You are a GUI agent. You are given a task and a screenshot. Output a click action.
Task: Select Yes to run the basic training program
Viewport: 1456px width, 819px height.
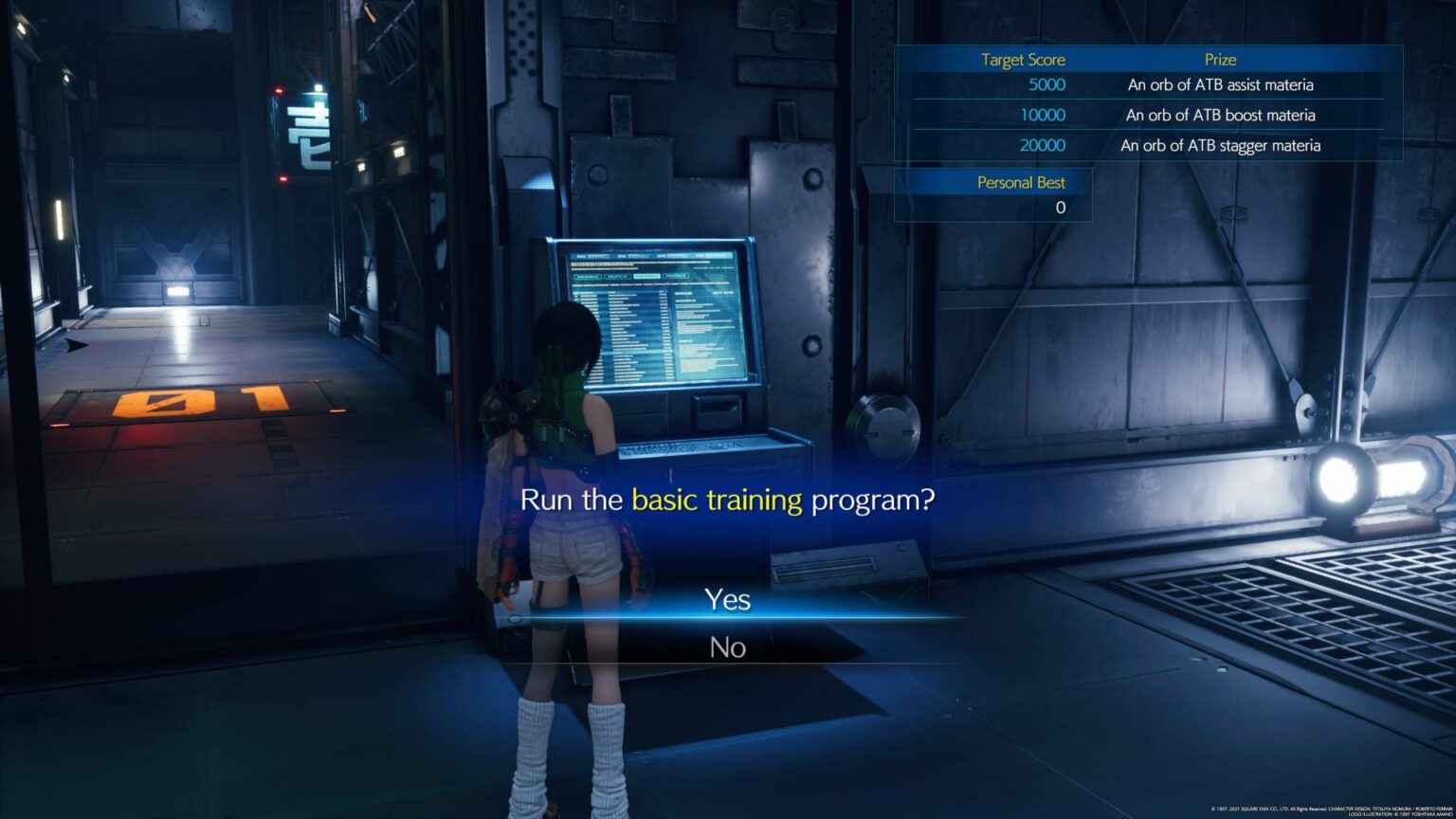(728, 599)
